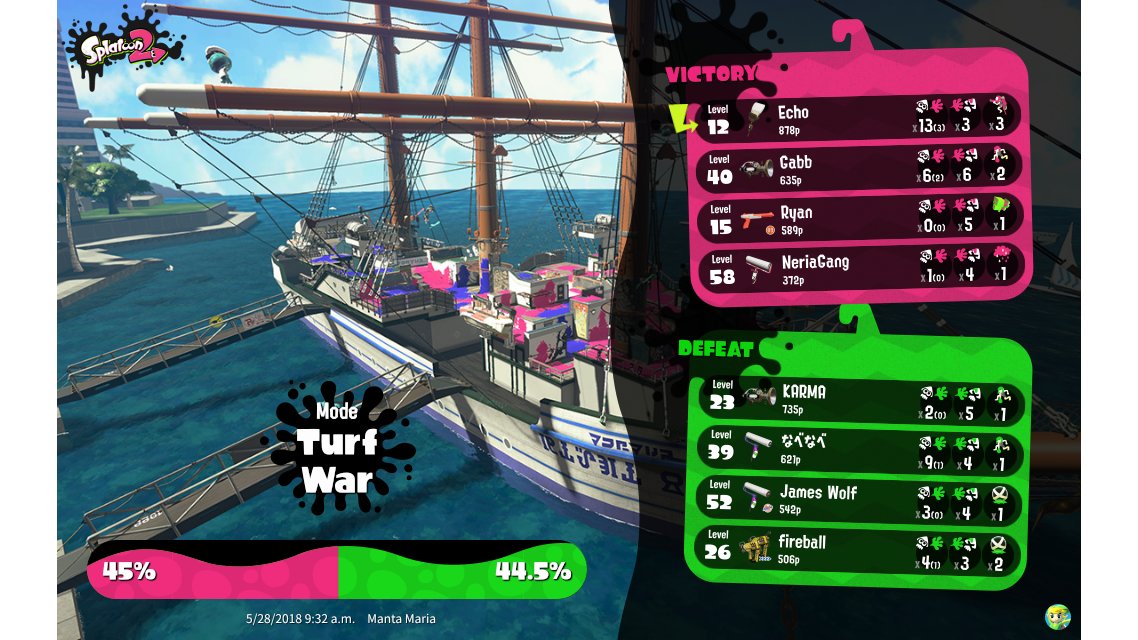Select James Wolf's result row
1138x640 pixels.
click(x=860, y=497)
